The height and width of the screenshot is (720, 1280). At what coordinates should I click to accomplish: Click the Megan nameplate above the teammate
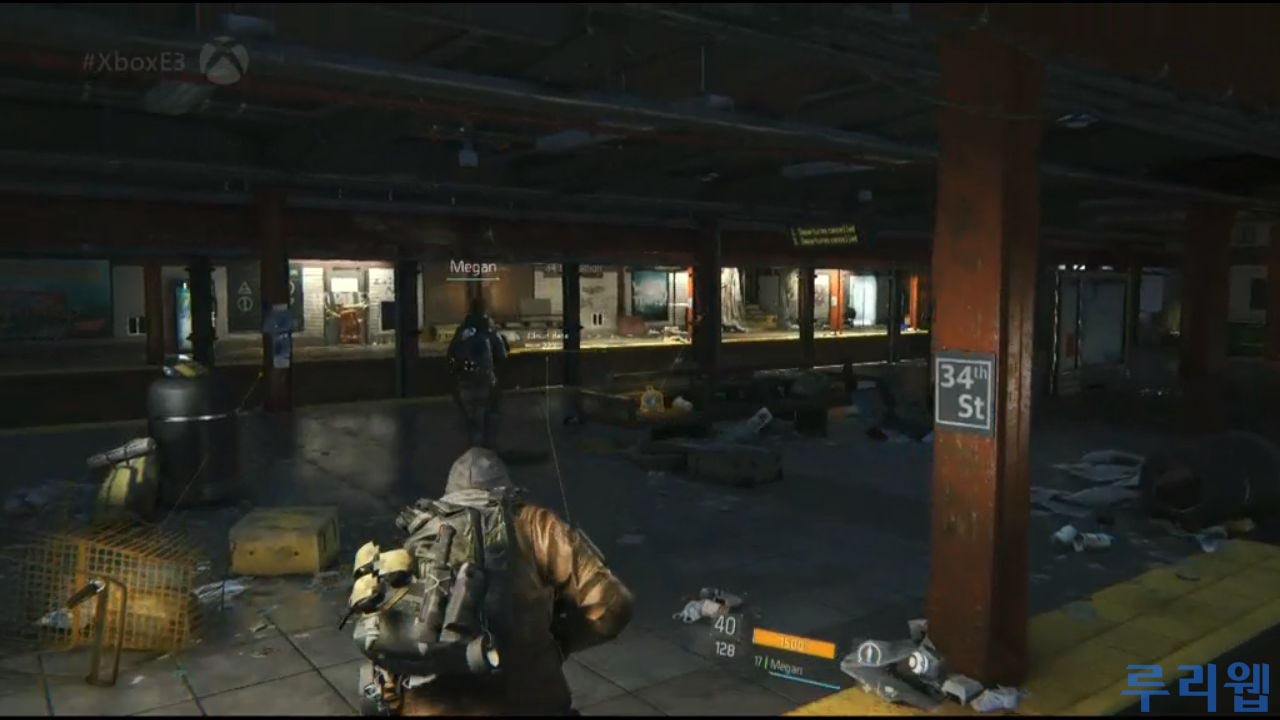pyautogui.click(x=473, y=267)
